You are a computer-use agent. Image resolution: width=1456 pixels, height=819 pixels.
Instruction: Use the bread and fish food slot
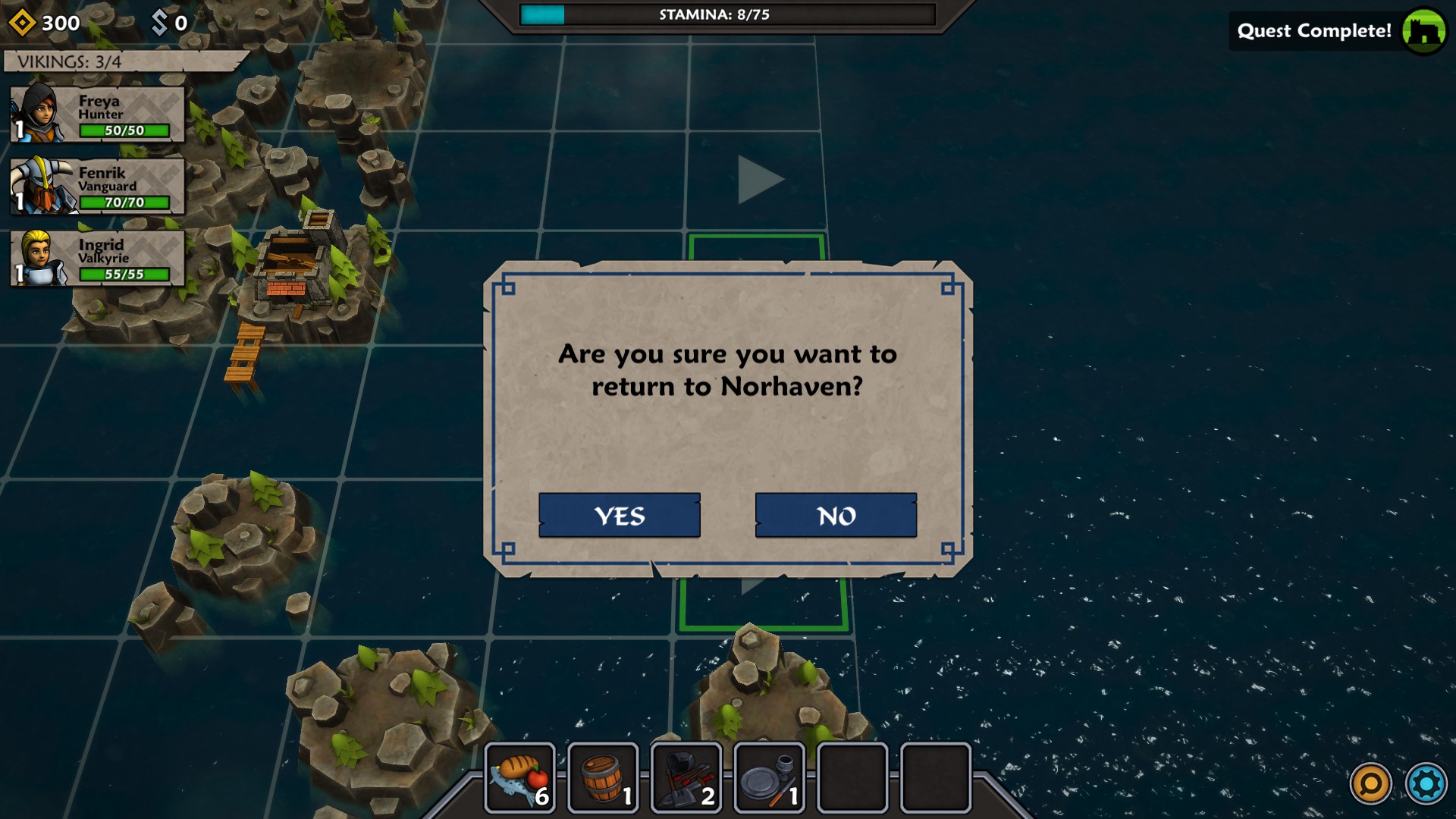click(x=520, y=778)
